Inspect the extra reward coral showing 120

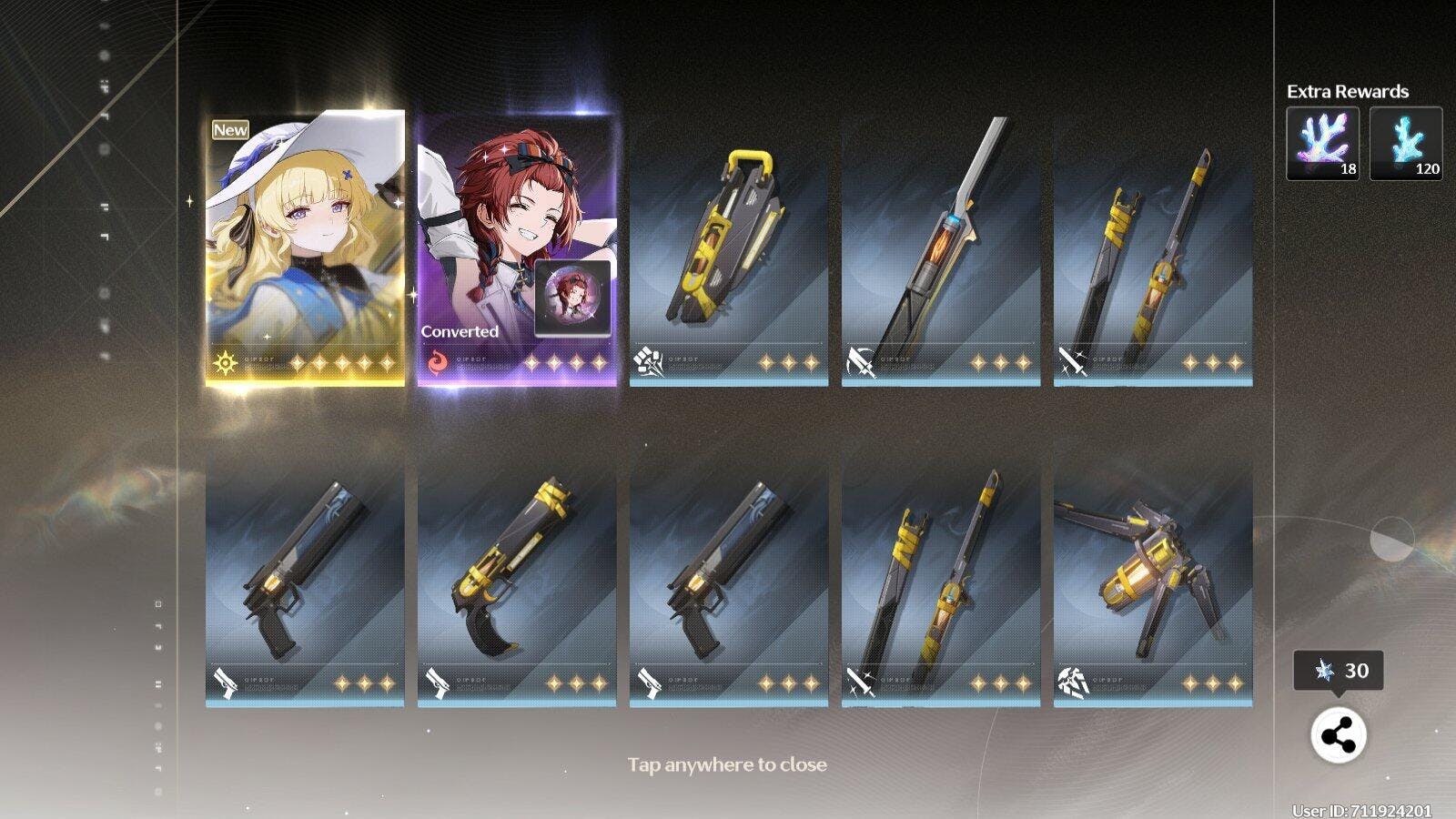click(x=1406, y=143)
